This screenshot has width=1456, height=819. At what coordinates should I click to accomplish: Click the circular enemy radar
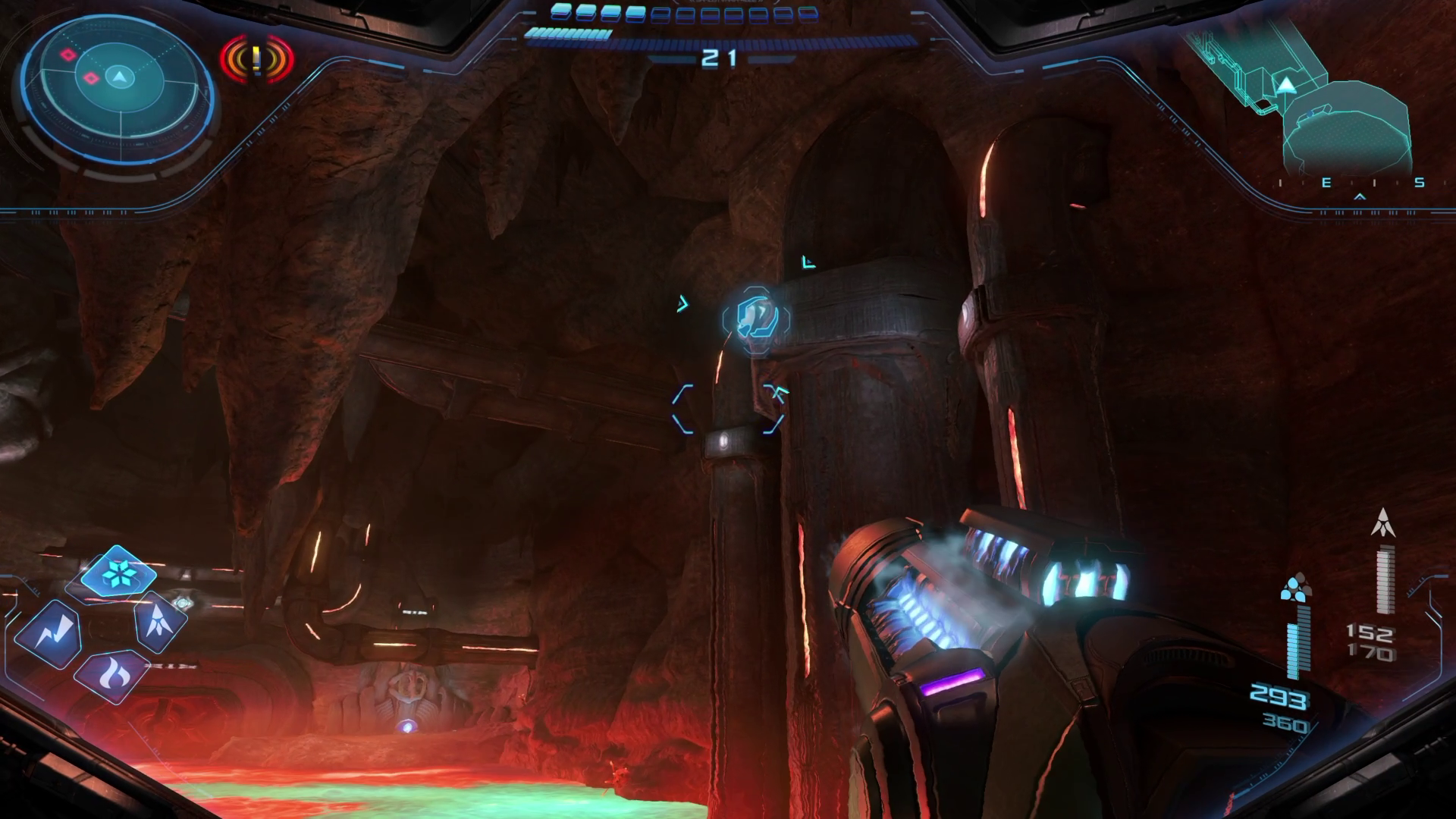118,77
